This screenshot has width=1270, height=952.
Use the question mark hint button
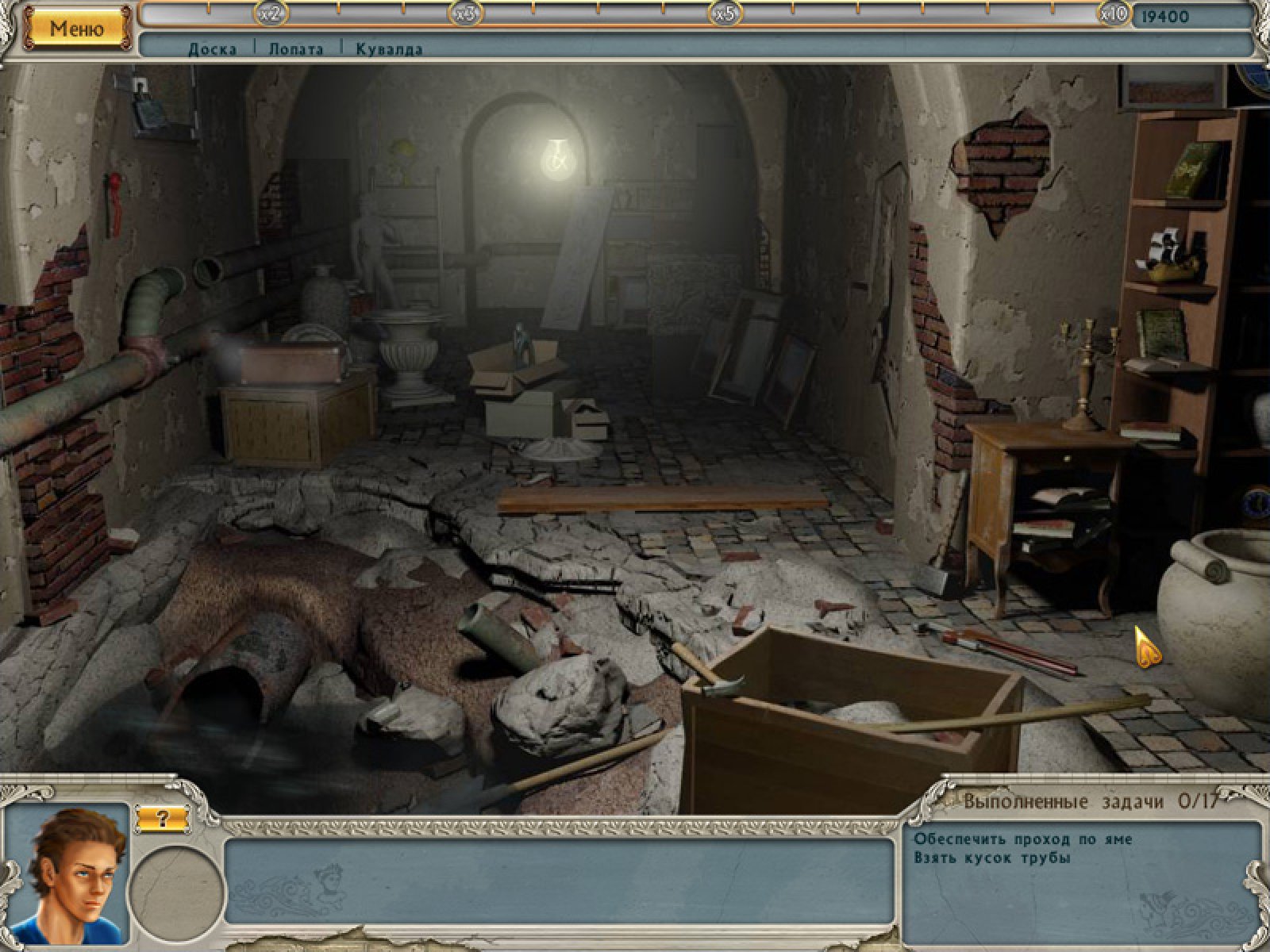(x=162, y=819)
